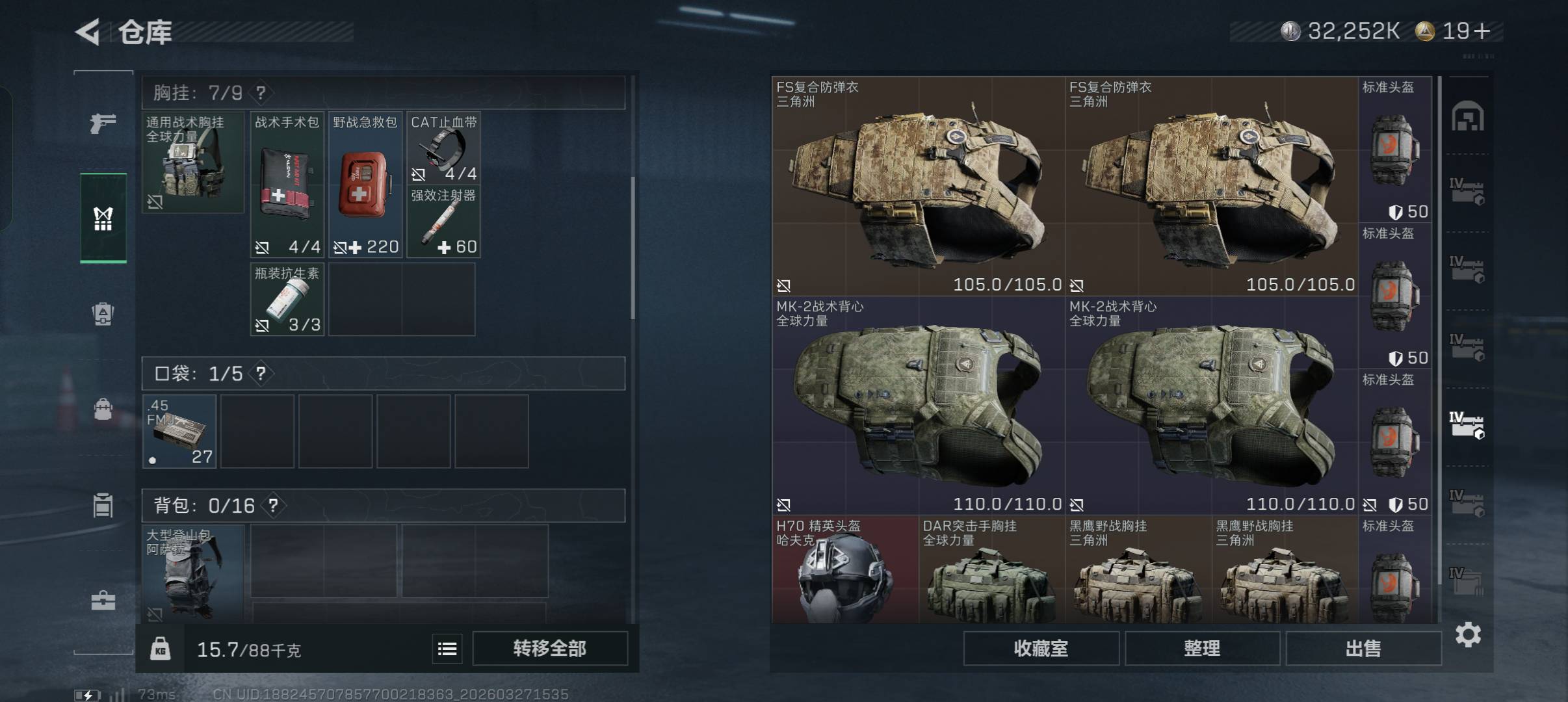Open stash settings via the gear icon
Viewport: 1568px width, 702px height.
pos(1468,634)
